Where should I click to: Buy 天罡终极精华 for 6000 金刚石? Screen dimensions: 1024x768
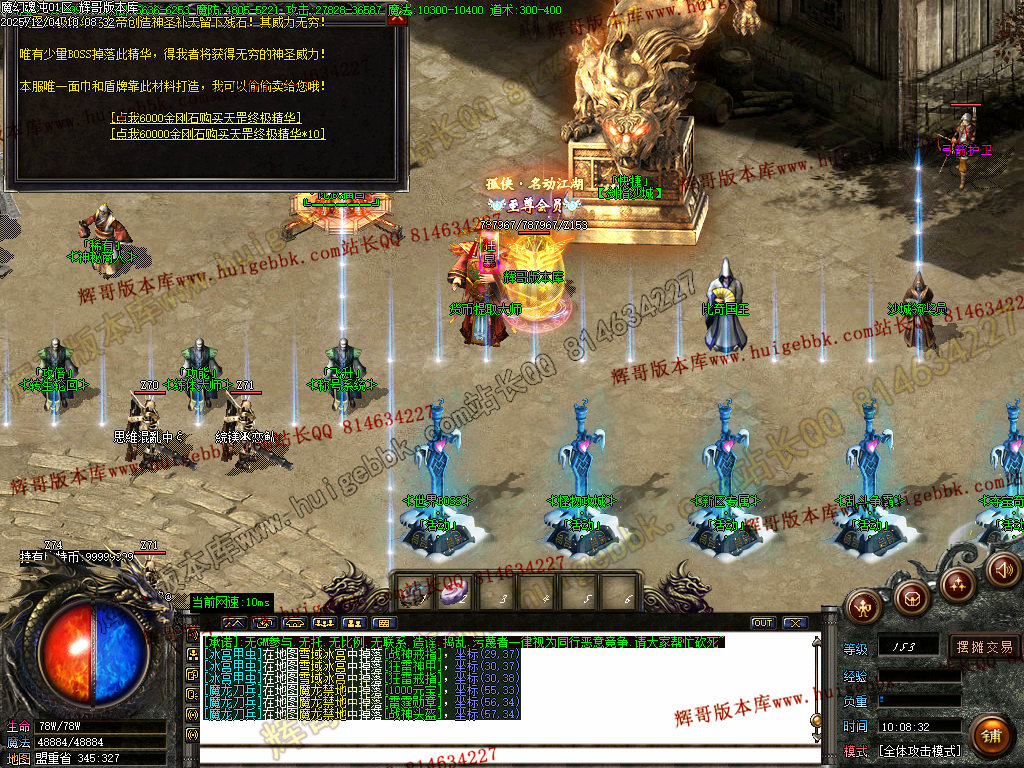point(207,117)
